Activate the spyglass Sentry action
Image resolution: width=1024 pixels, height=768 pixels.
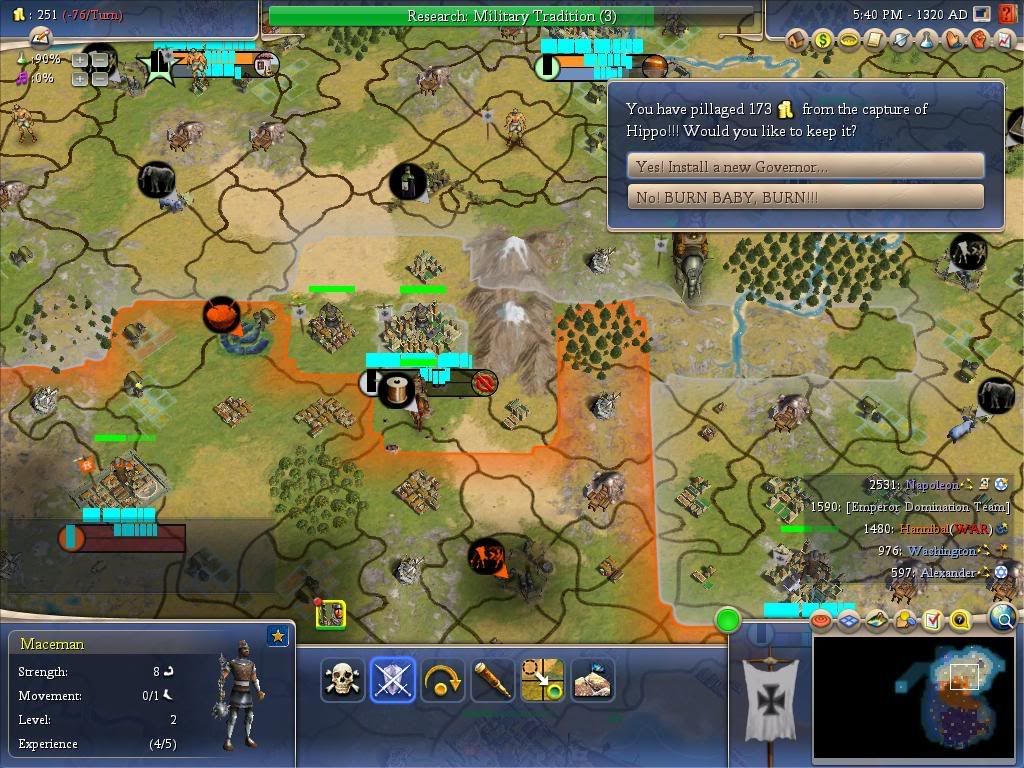point(492,680)
